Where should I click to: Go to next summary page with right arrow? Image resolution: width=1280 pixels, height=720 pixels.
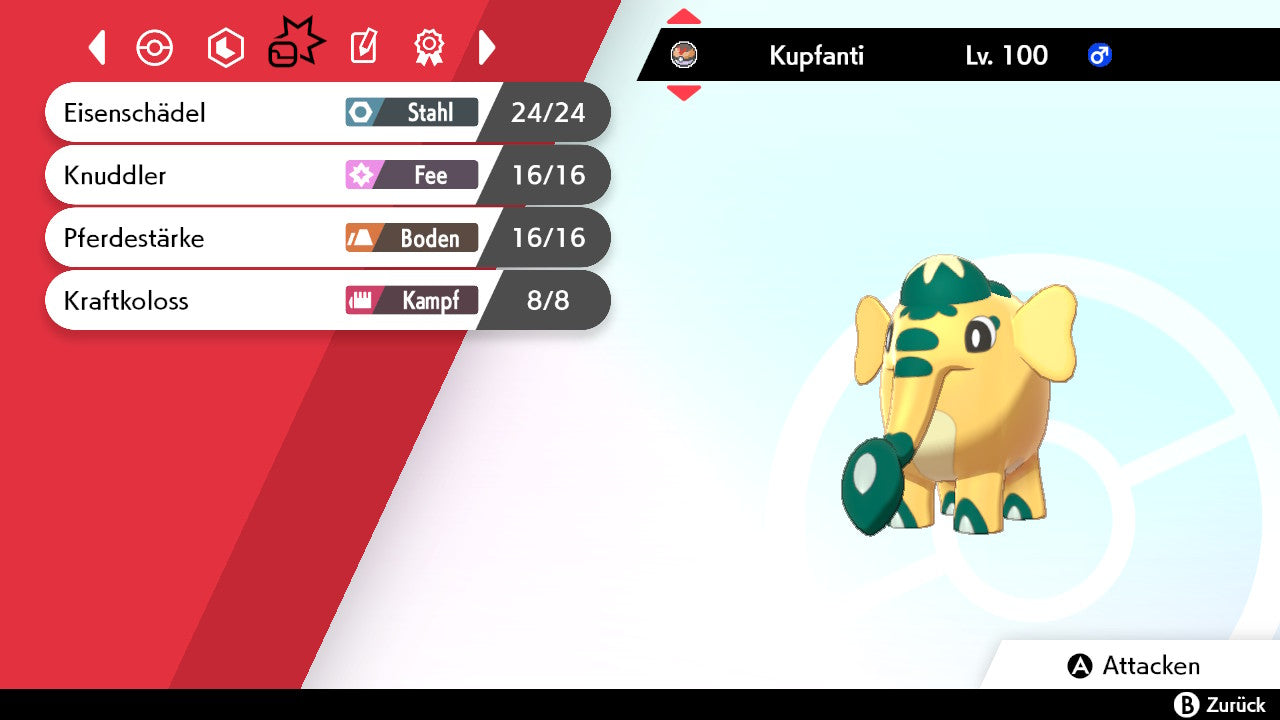(487, 47)
